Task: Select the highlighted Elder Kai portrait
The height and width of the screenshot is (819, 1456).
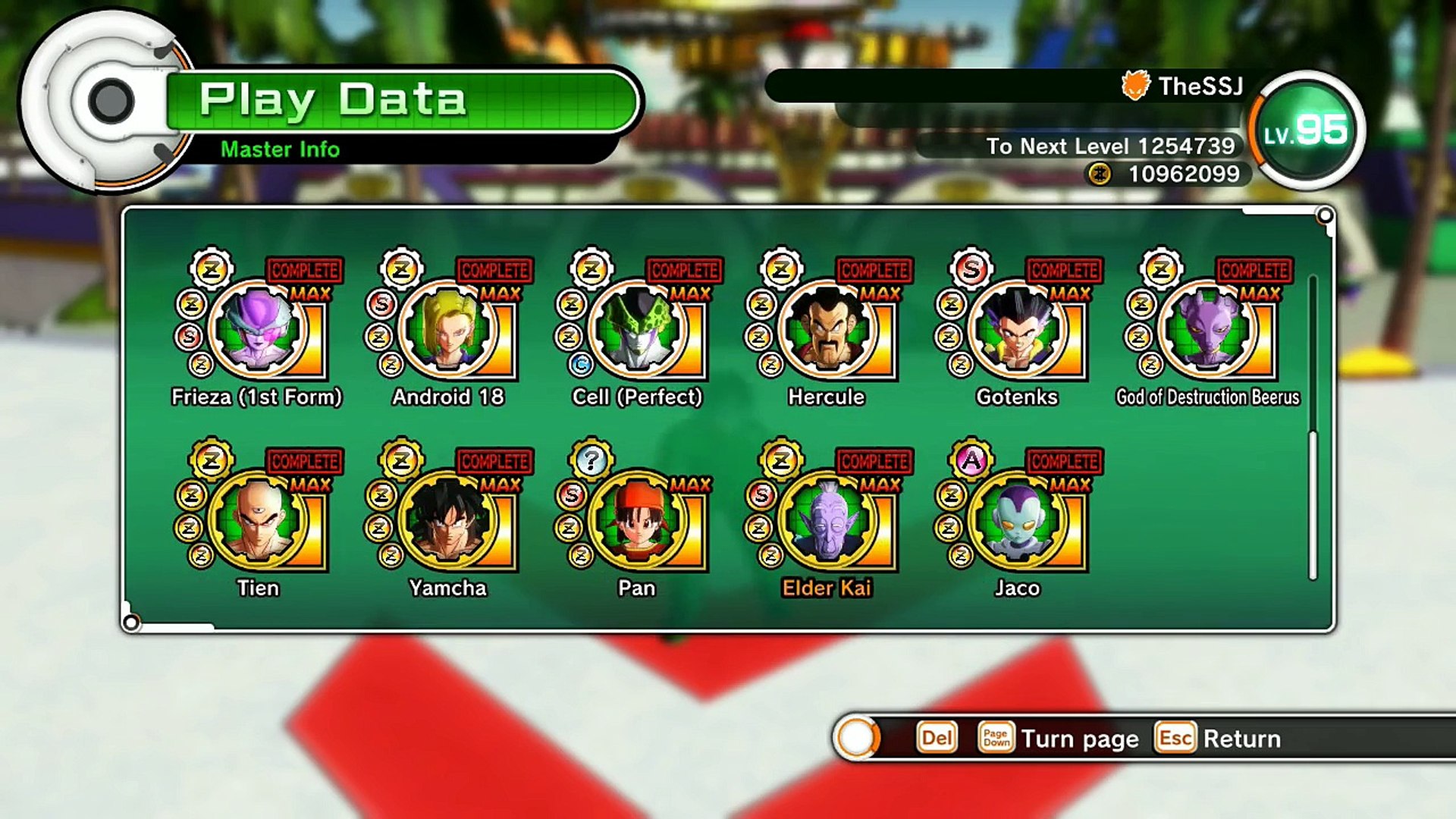Action: coord(827,521)
